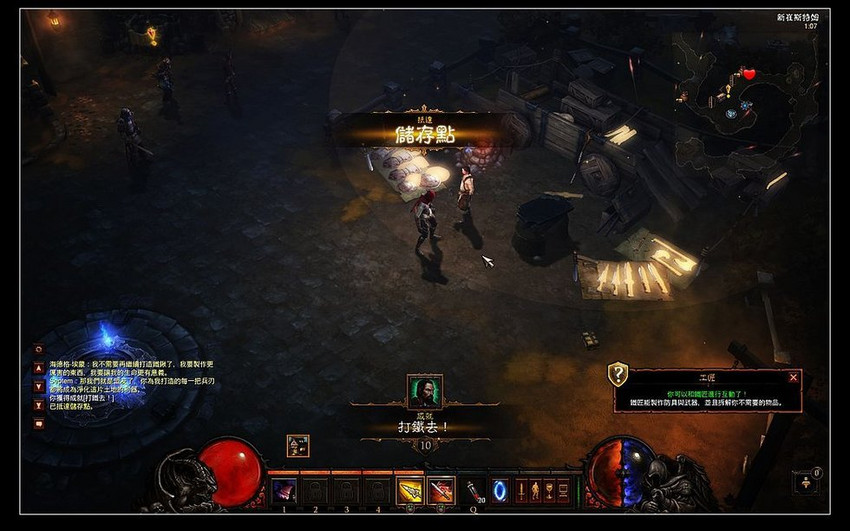Open the inventory with the character figure button
The width and height of the screenshot is (850, 531).
(x=534, y=491)
